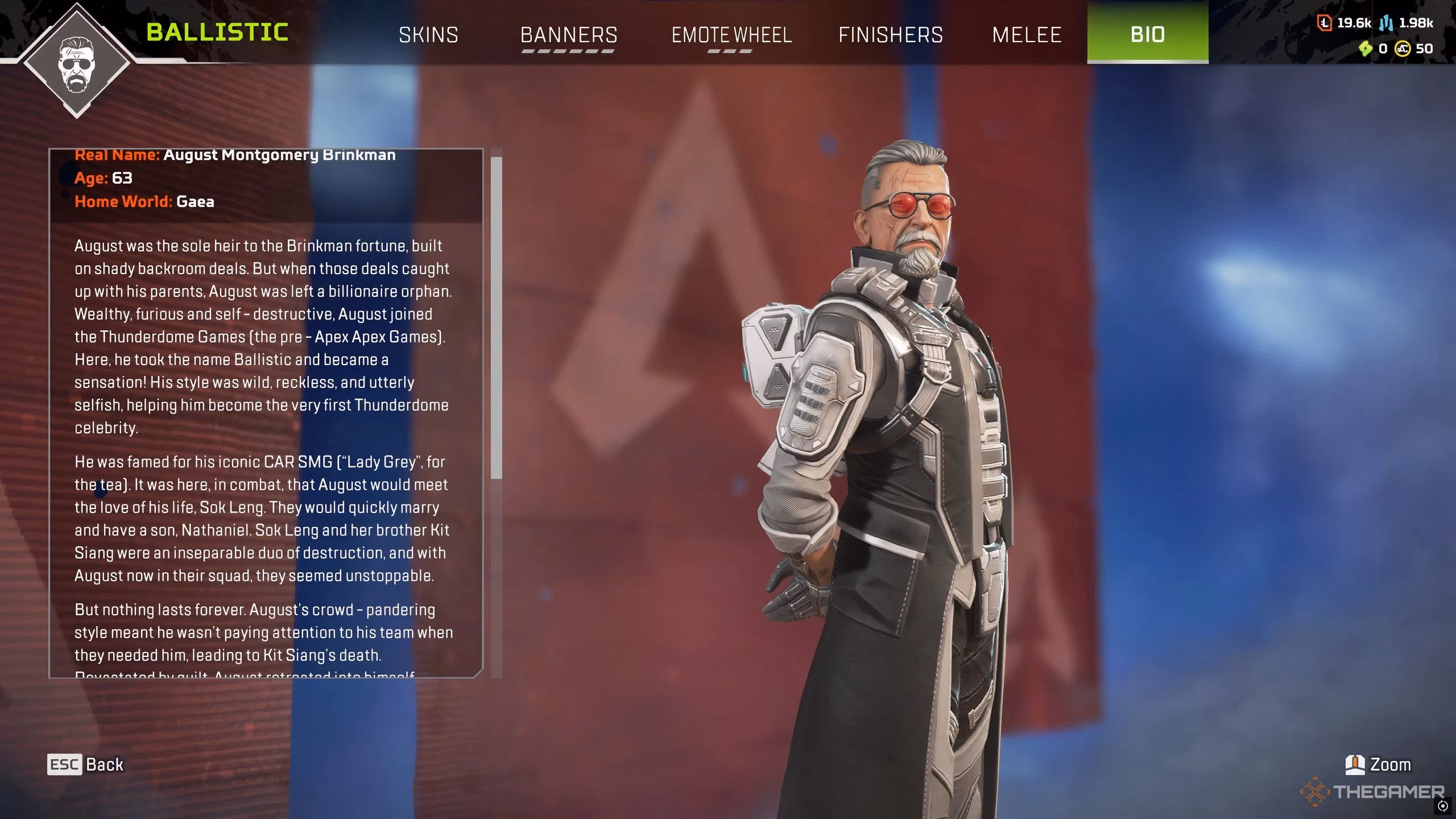The height and width of the screenshot is (819, 1456).
Task: Switch to the EMOTE WHEEL tab
Action: click(x=731, y=35)
